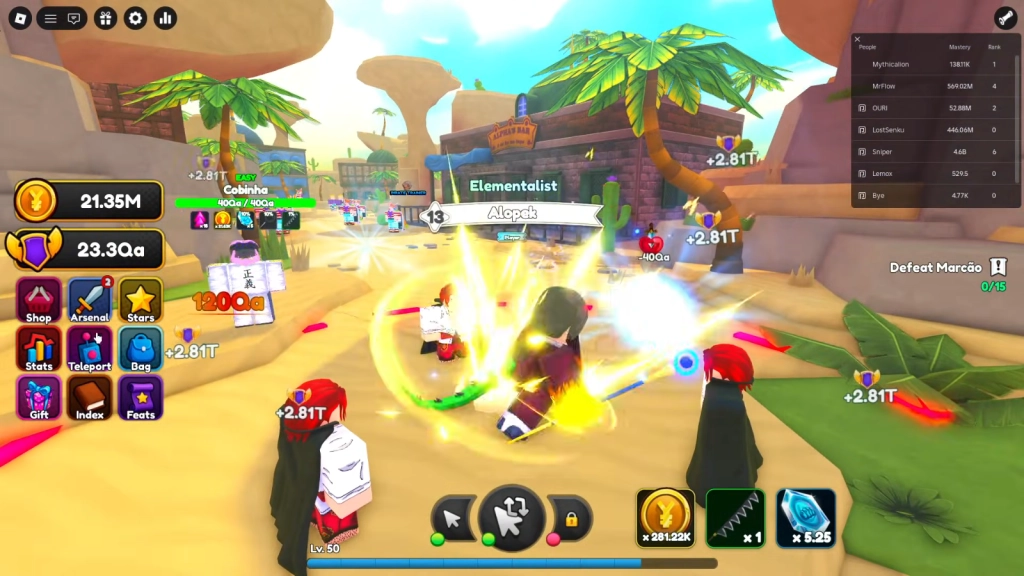
Task: Toggle the padlock lock button
Action: (x=571, y=519)
